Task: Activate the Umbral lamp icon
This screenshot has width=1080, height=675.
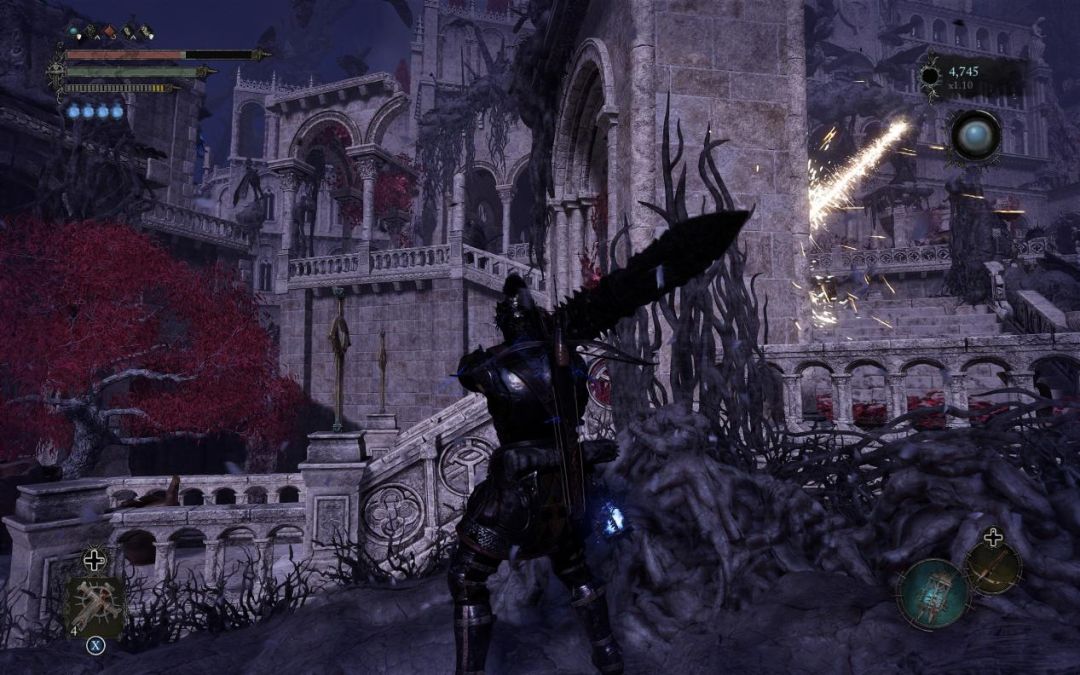Action: pos(931,594)
